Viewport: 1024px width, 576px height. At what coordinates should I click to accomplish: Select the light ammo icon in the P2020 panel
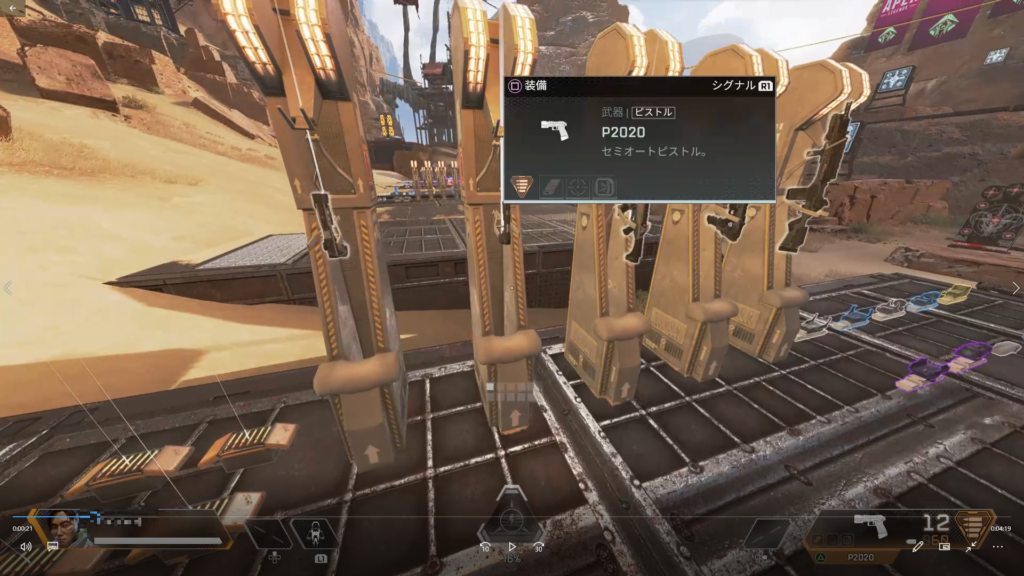(522, 186)
